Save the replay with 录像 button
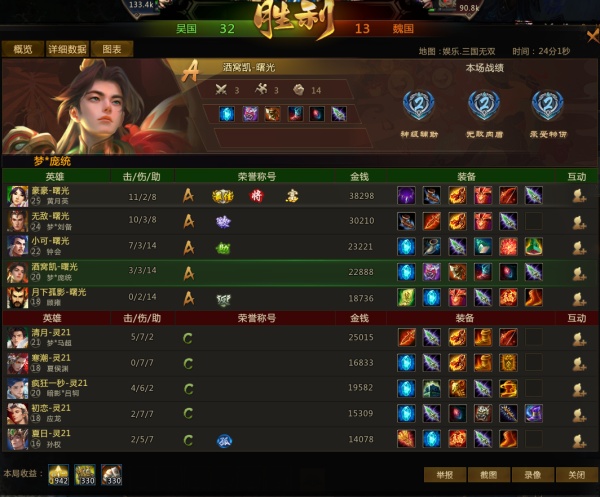The image size is (600, 497). (x=533, y=475)
